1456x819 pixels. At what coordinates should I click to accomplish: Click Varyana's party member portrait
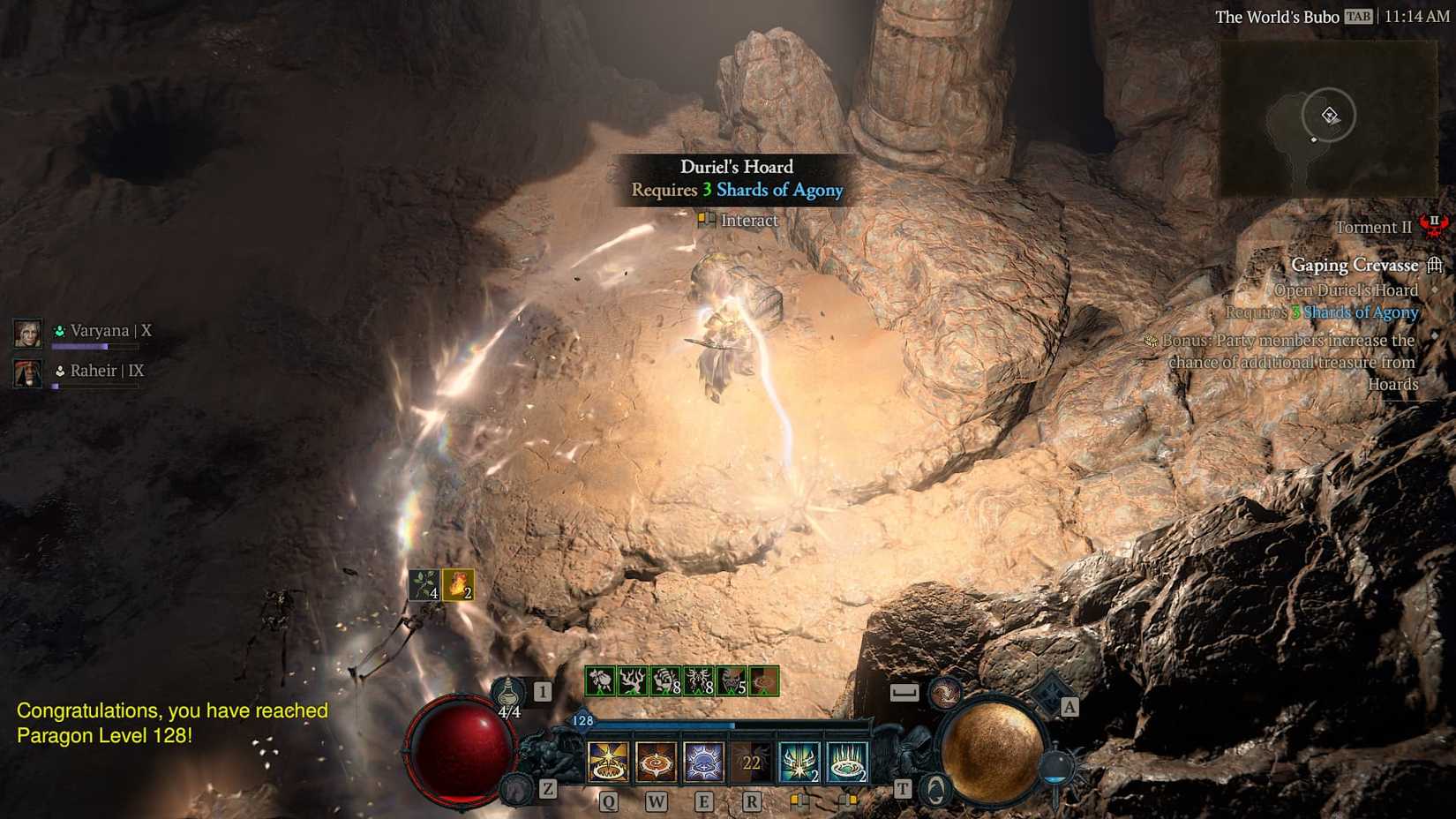point(27,334)
